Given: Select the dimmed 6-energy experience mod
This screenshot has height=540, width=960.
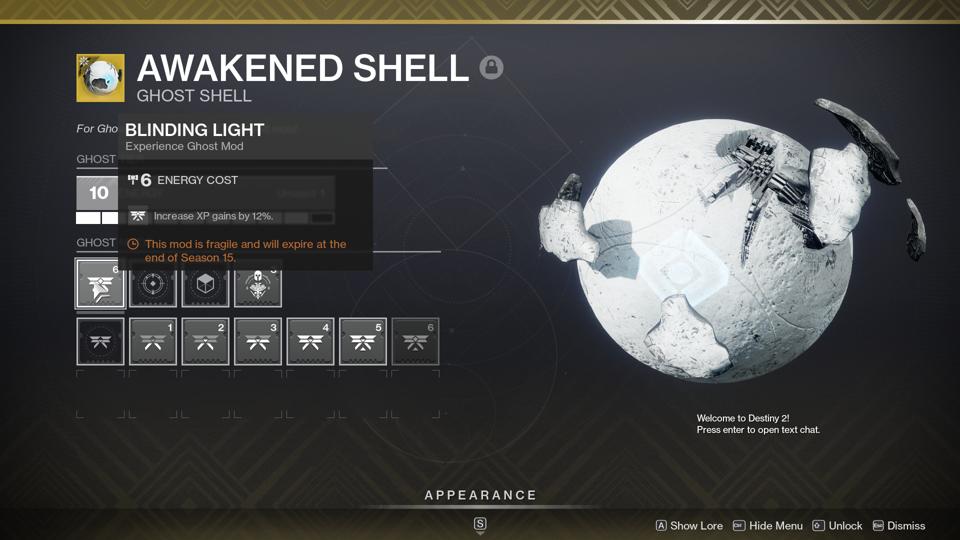Looking at the screenshot, I should point(415,342).
